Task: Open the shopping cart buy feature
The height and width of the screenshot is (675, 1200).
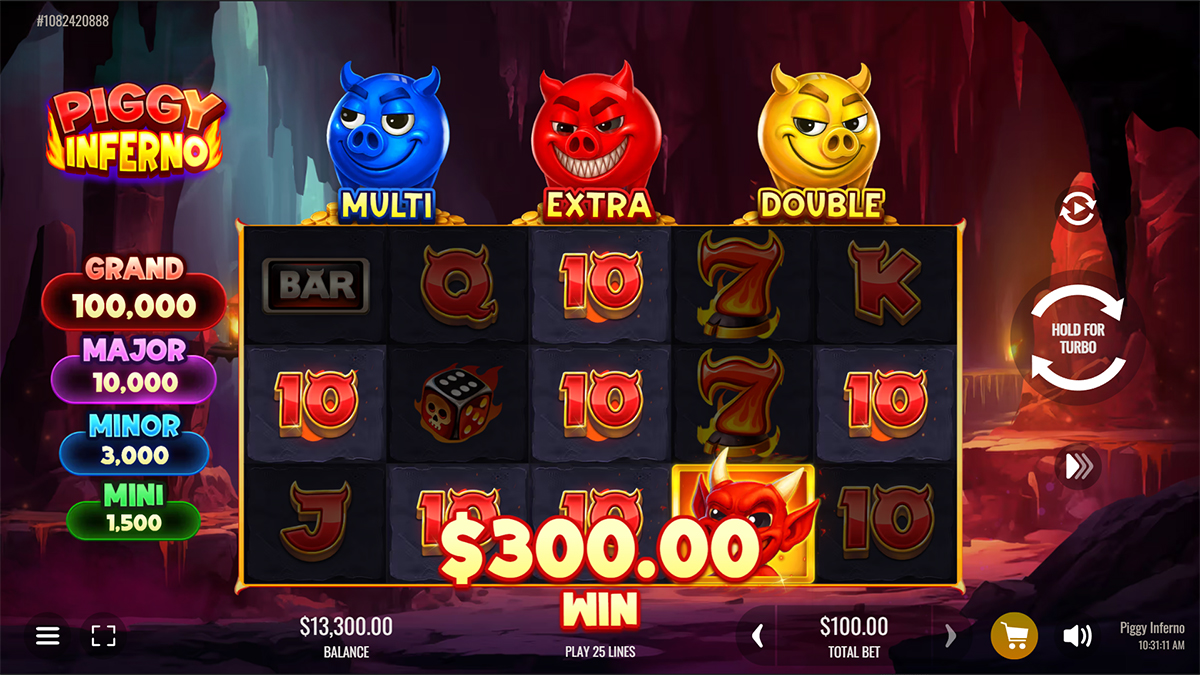Action: pyautogui.click(x=1014, y=635)
